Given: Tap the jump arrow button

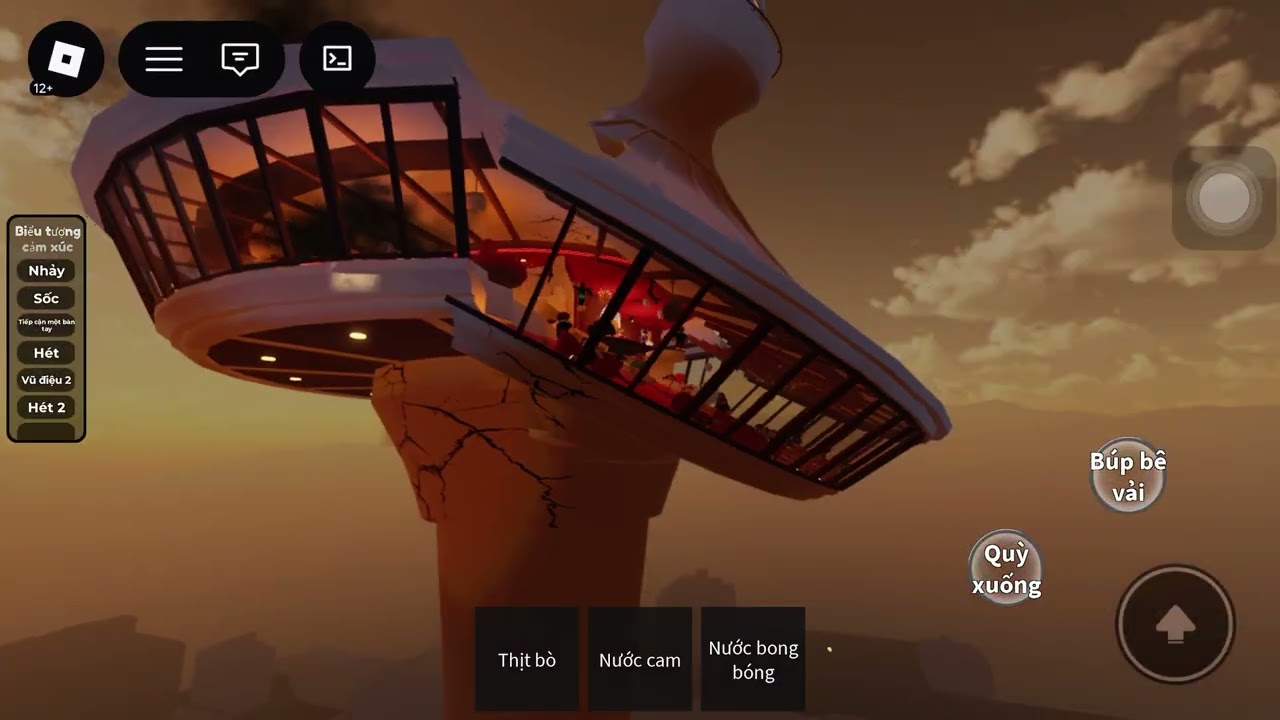Looking at the screenshot, I should click(1176, 625).
